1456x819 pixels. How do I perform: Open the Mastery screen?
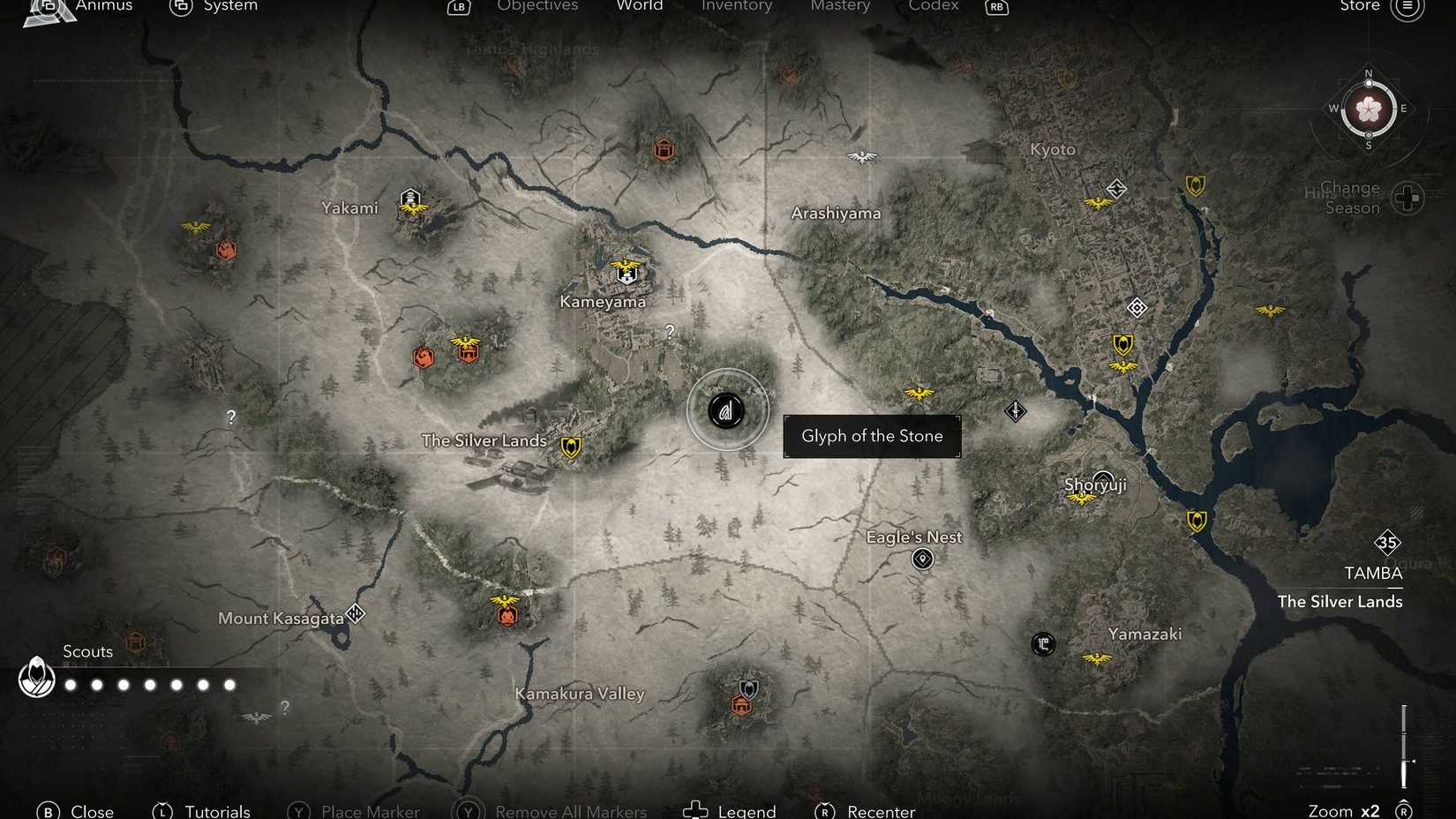839,6
